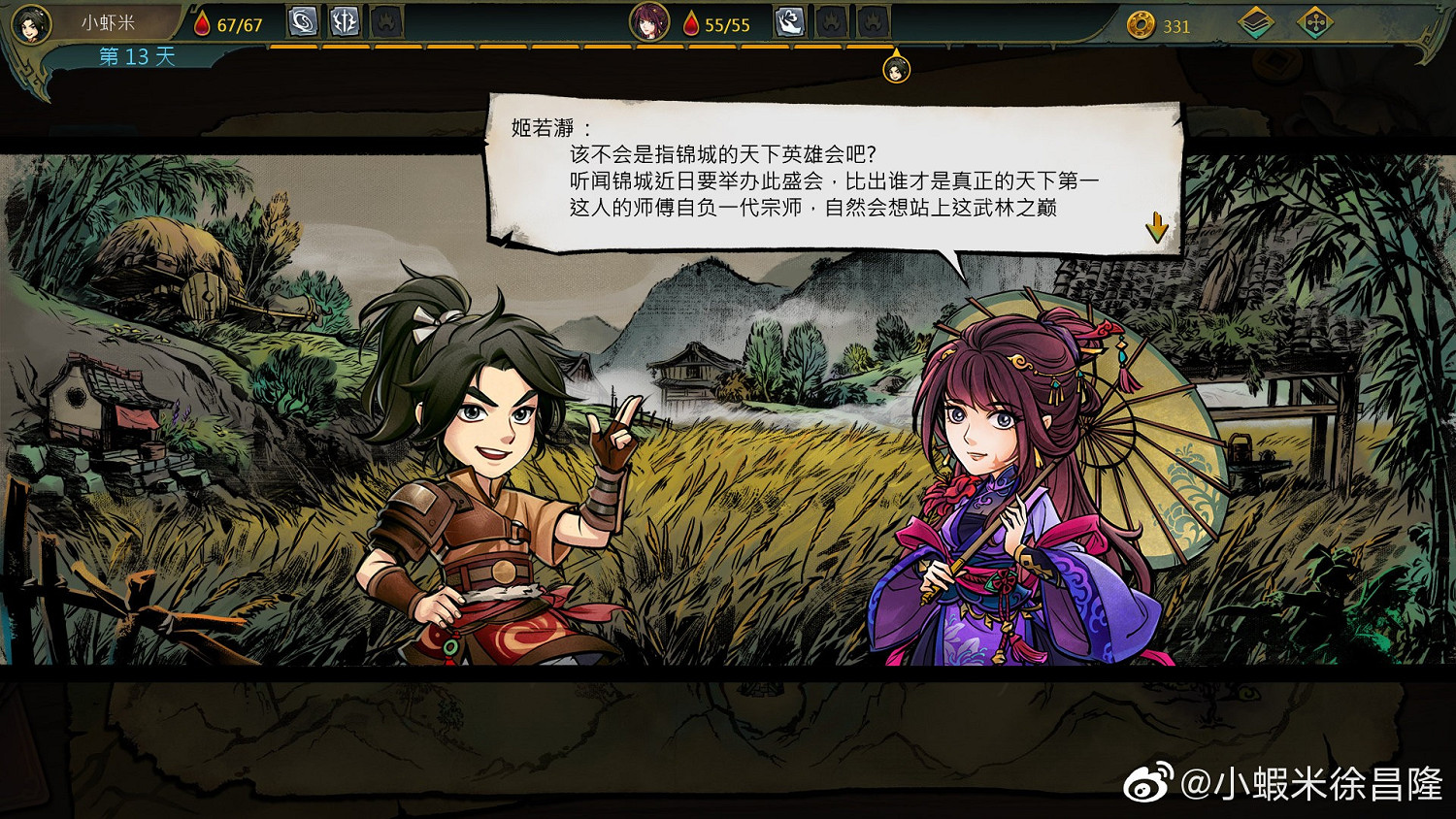1456x819 pixels.
Task: Select the crossed-blade skill icon in 小虾米's slots
Action: (344, 20)
